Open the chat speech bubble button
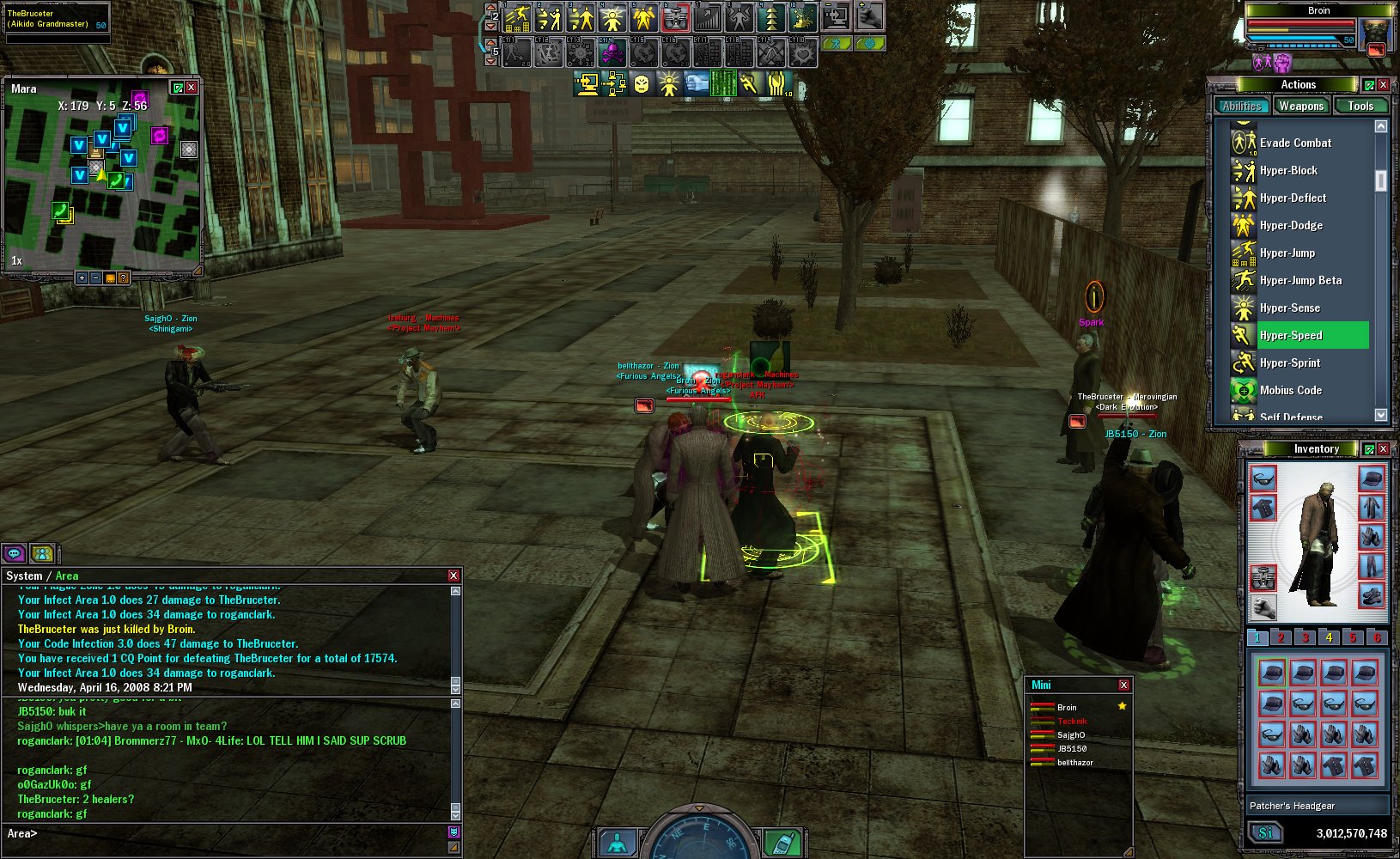 click(x=14, y=554)
